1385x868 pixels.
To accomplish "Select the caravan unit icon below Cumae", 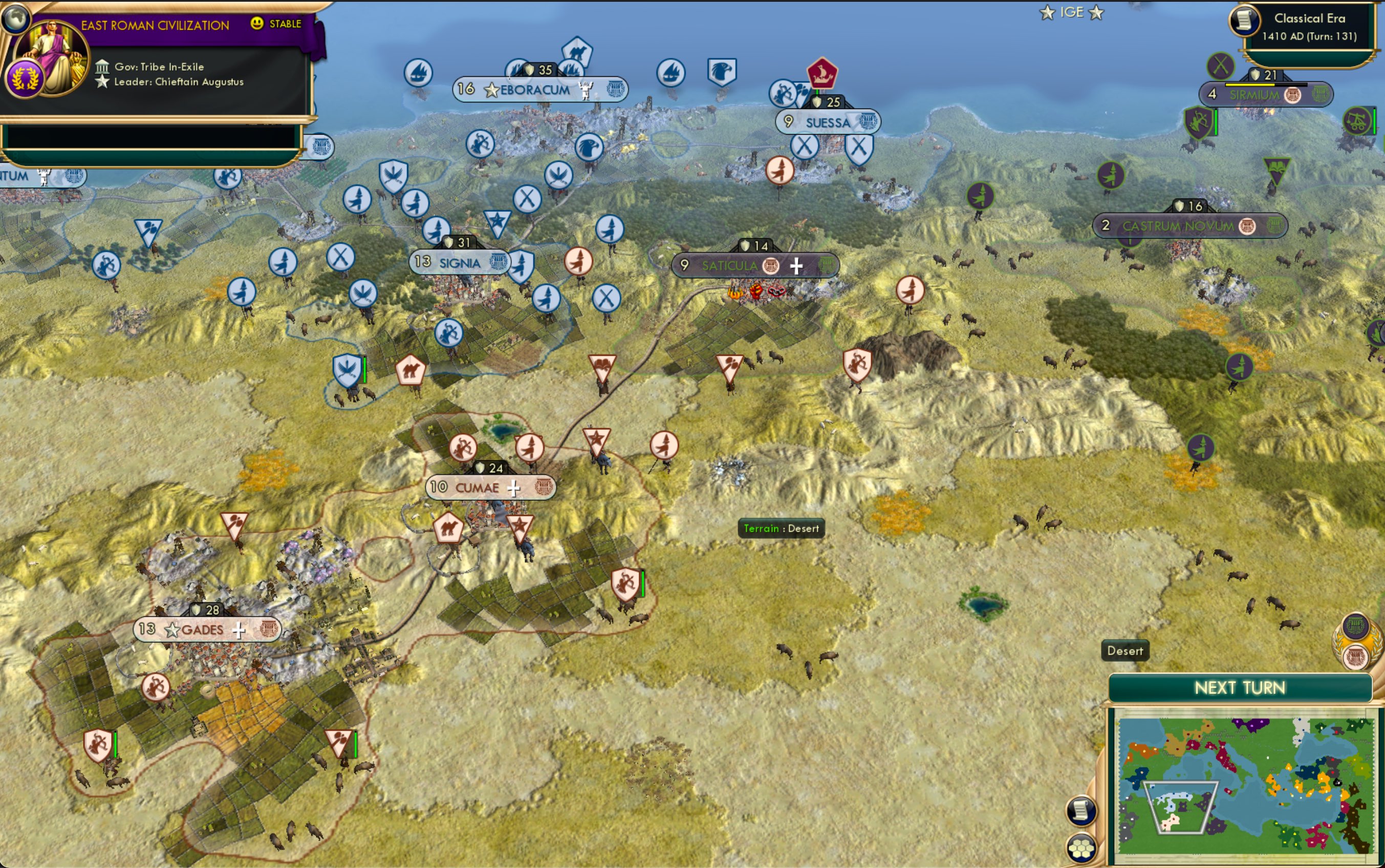I will click(449, 528).
